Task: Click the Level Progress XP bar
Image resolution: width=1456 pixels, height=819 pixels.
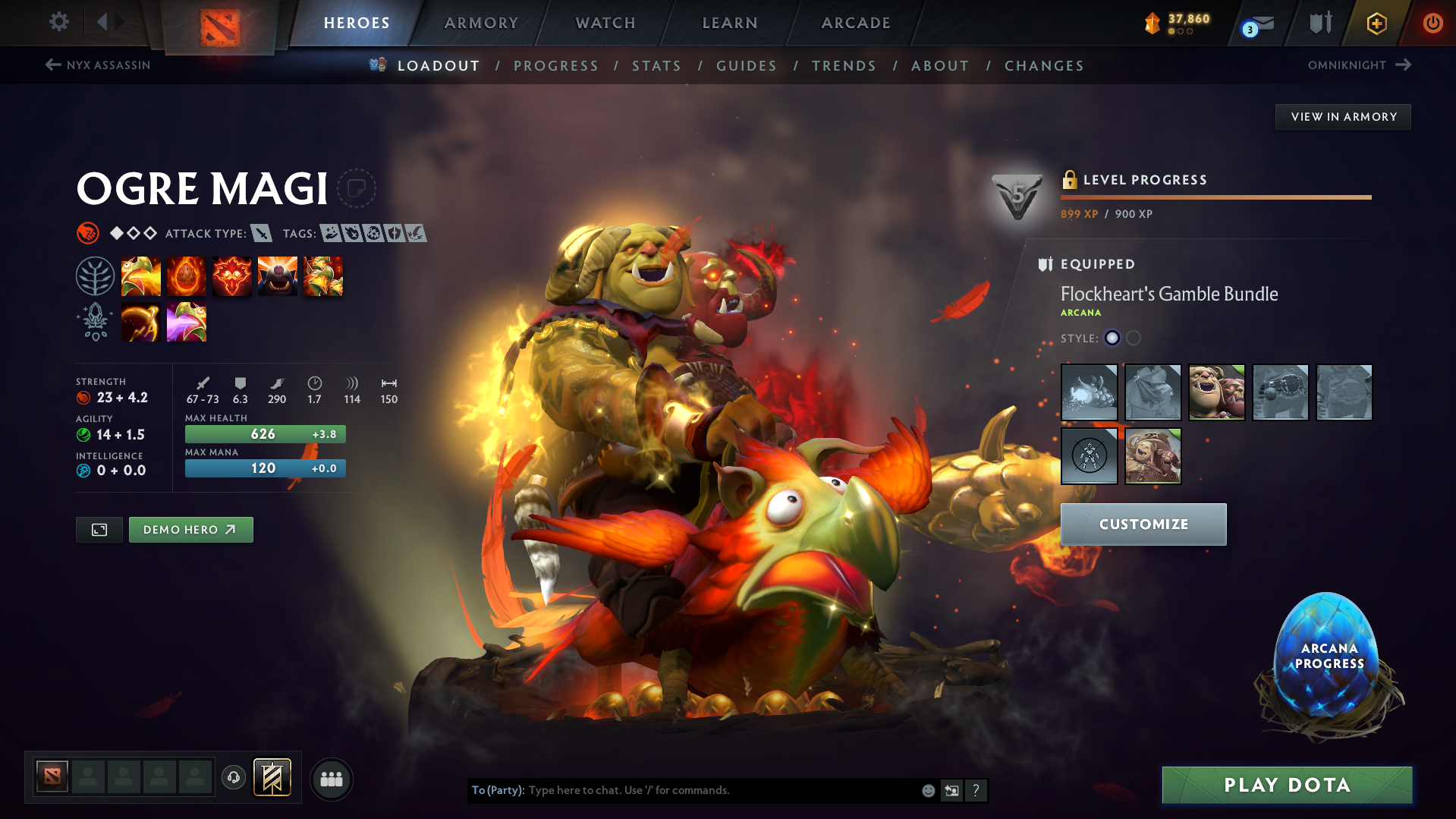Action: [x=1215, y=197]
